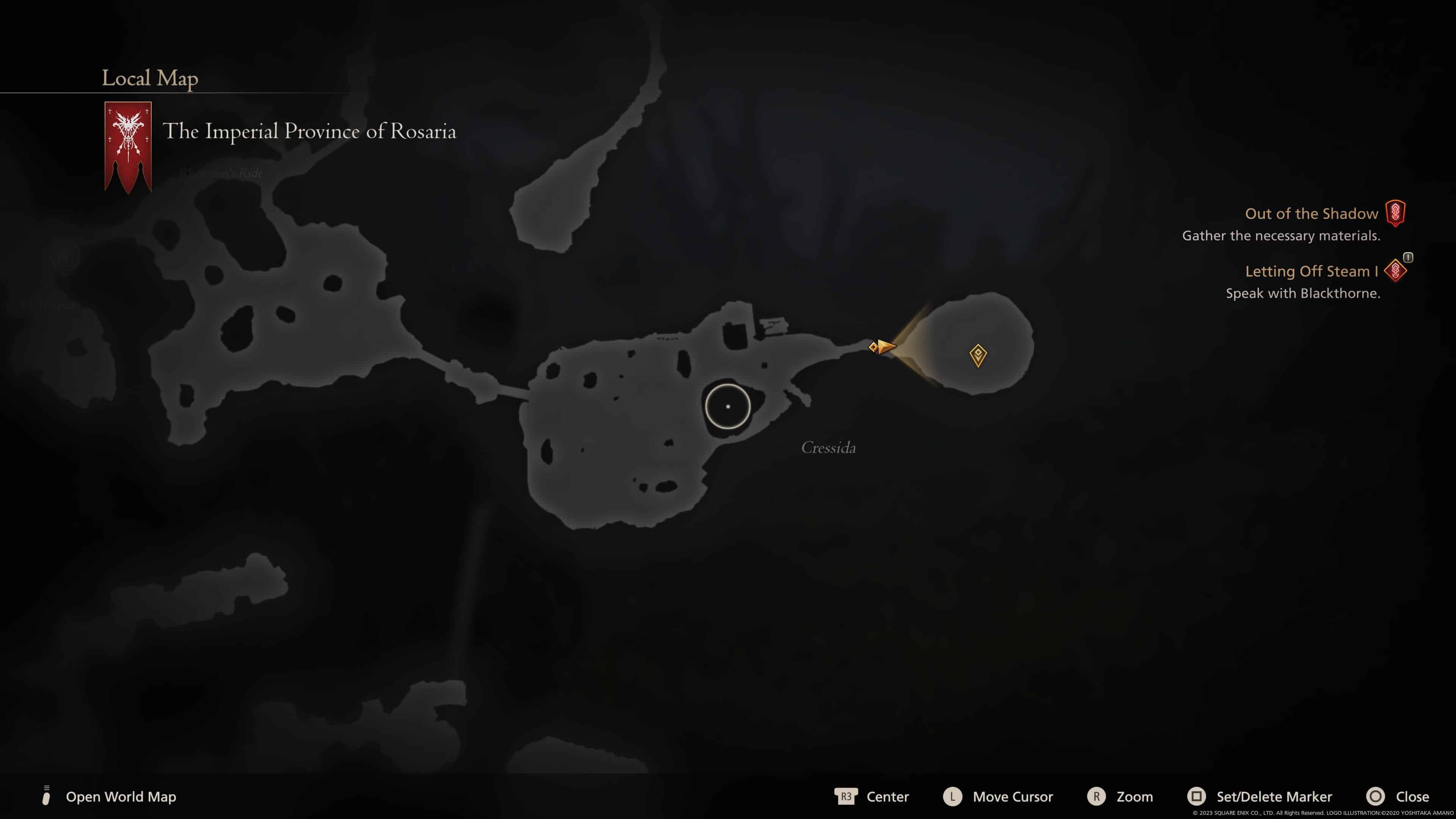Click the white circle objective marker near Cressida
The image size is (1456, 819).
point(728,406)
